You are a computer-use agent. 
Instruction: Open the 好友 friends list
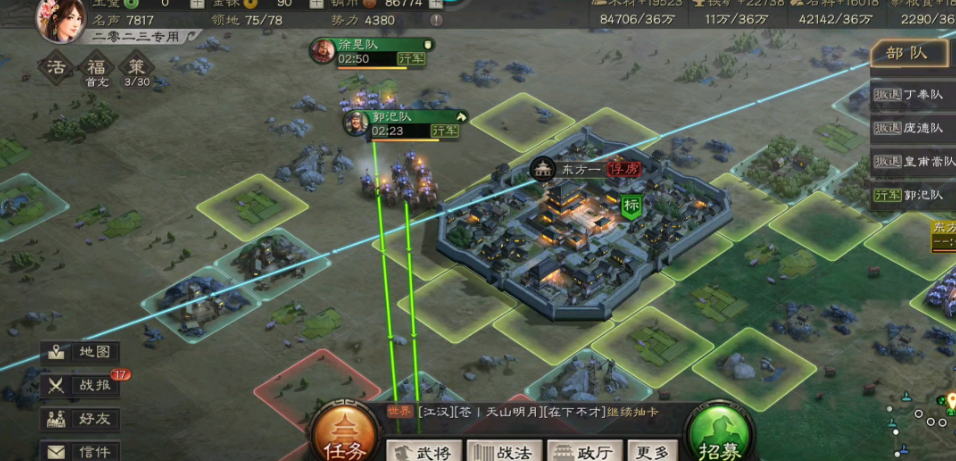pos(82,418)
